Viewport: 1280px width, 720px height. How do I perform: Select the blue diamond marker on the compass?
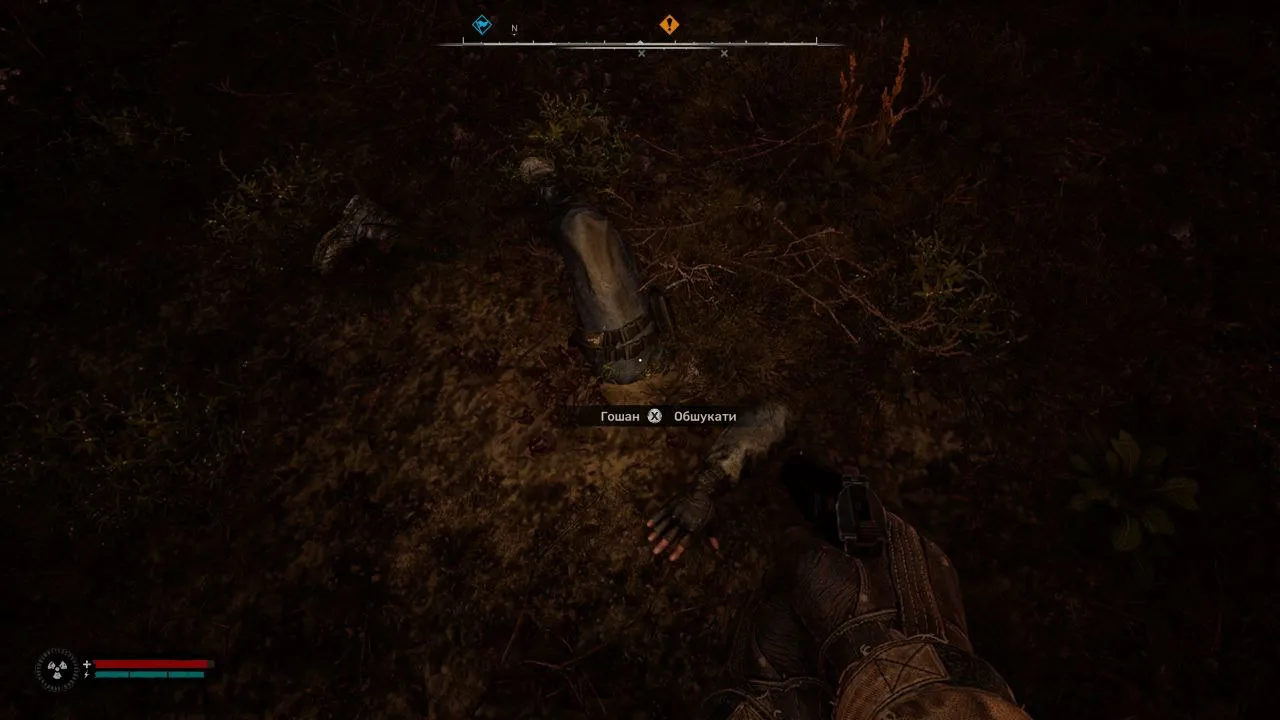(482, 25)
